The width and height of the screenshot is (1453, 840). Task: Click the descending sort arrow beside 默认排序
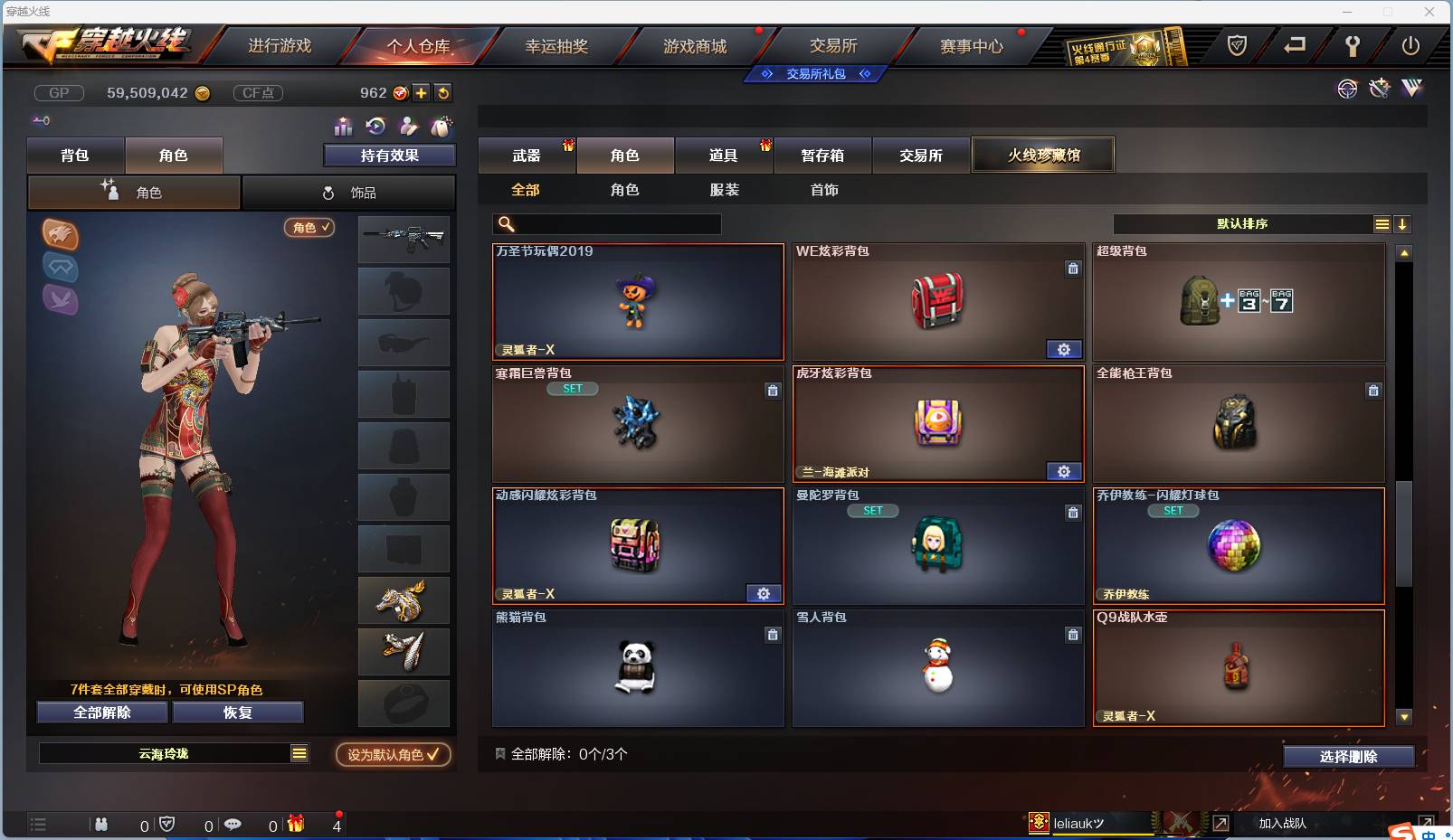click(x=1402, y=223)
